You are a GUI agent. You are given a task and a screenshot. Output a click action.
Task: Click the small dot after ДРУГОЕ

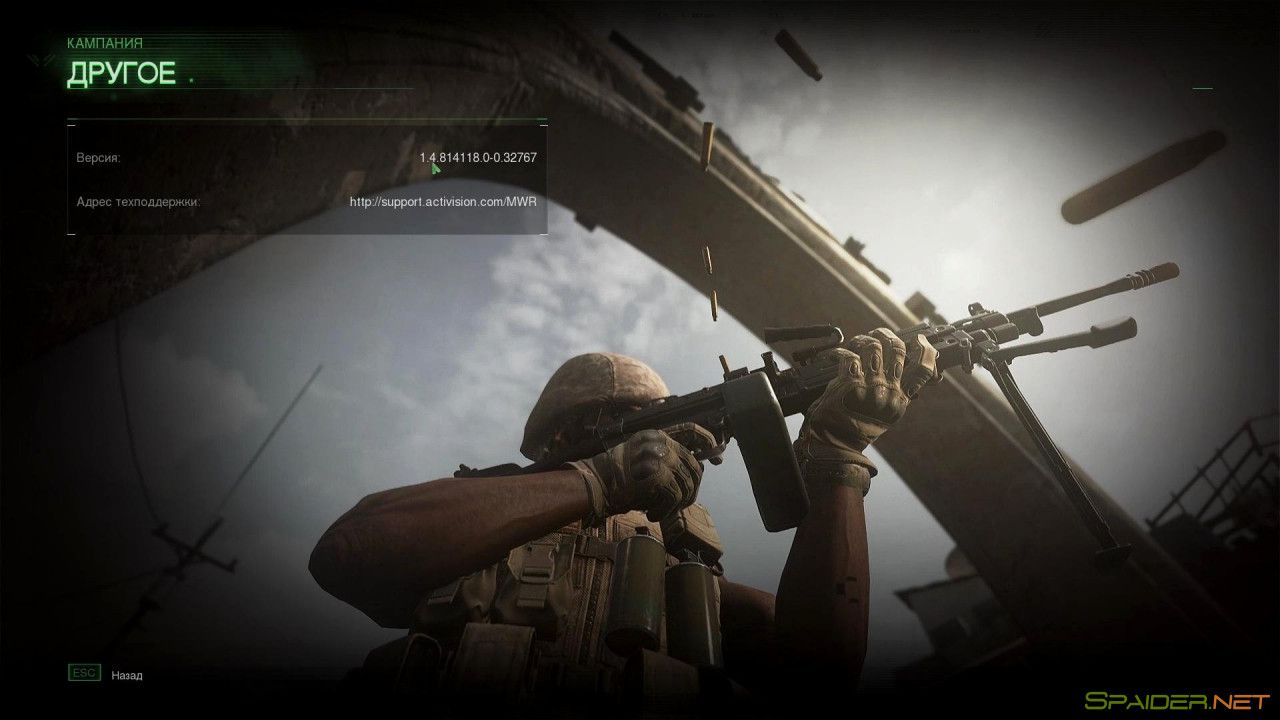[190, 79]
